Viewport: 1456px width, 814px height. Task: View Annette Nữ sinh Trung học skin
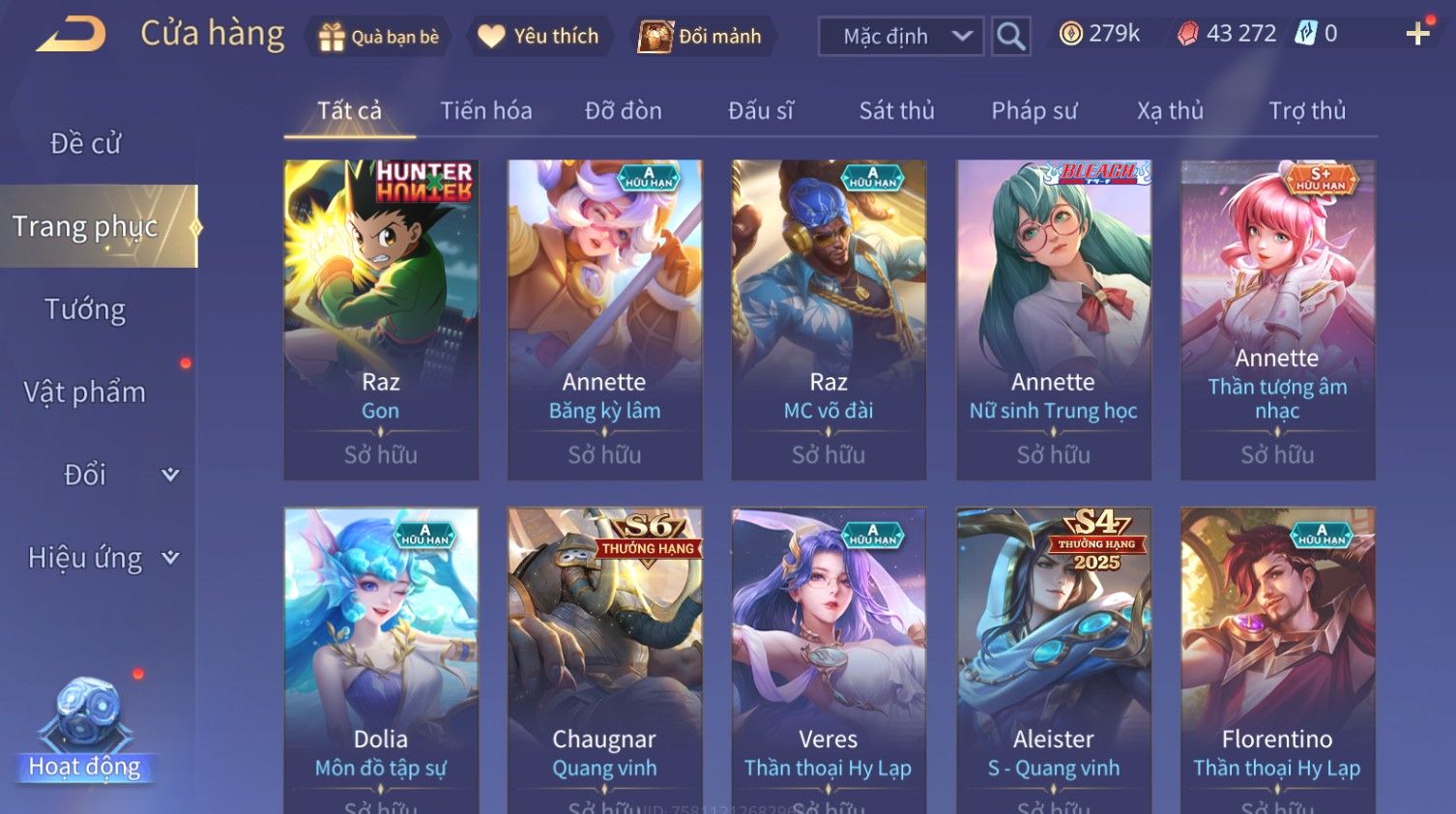1054,319
